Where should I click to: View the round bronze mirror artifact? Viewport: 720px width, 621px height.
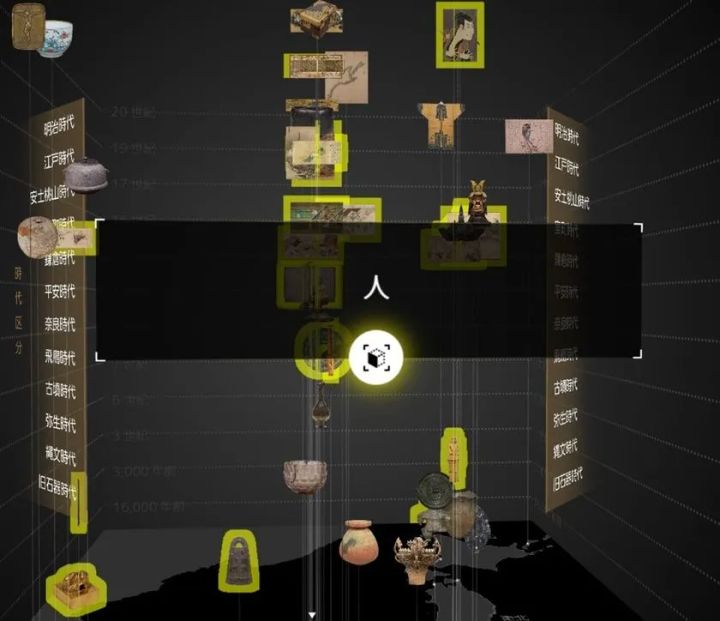coord(433,490)
